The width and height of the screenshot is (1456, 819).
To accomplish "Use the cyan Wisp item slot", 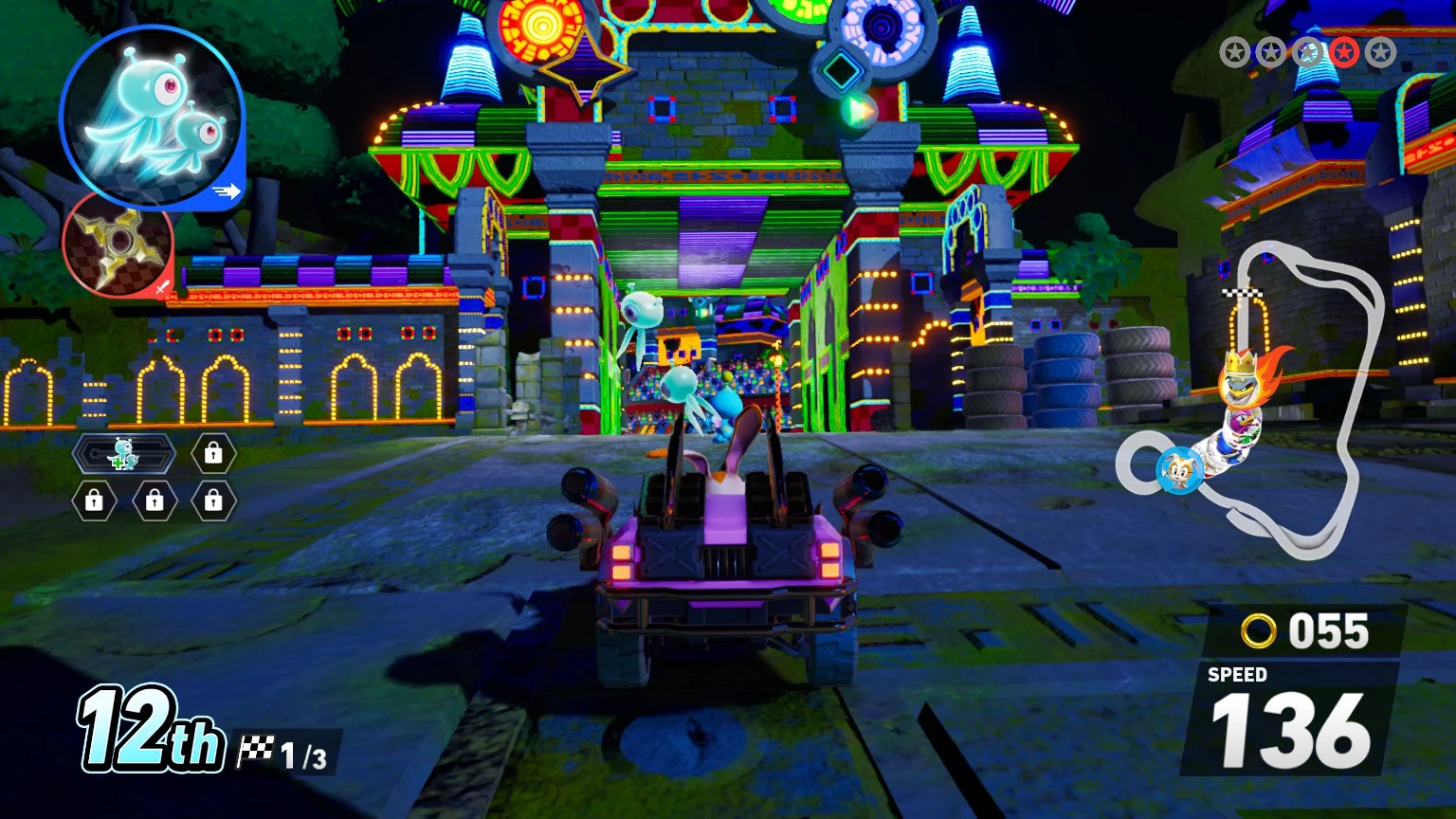I will pyautogui.click(x=152, y=117).
